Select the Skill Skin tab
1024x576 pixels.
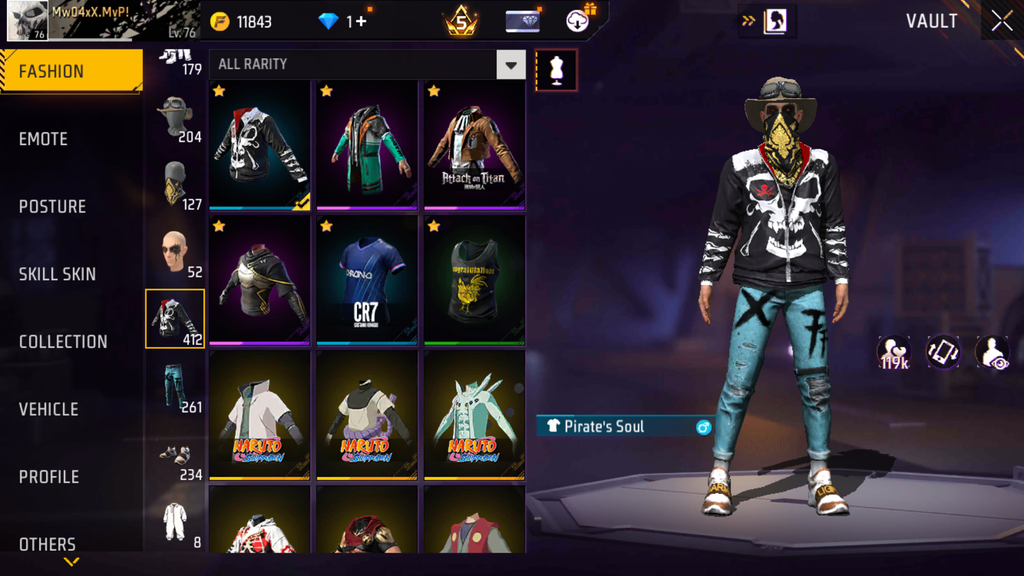click(57, 274)
